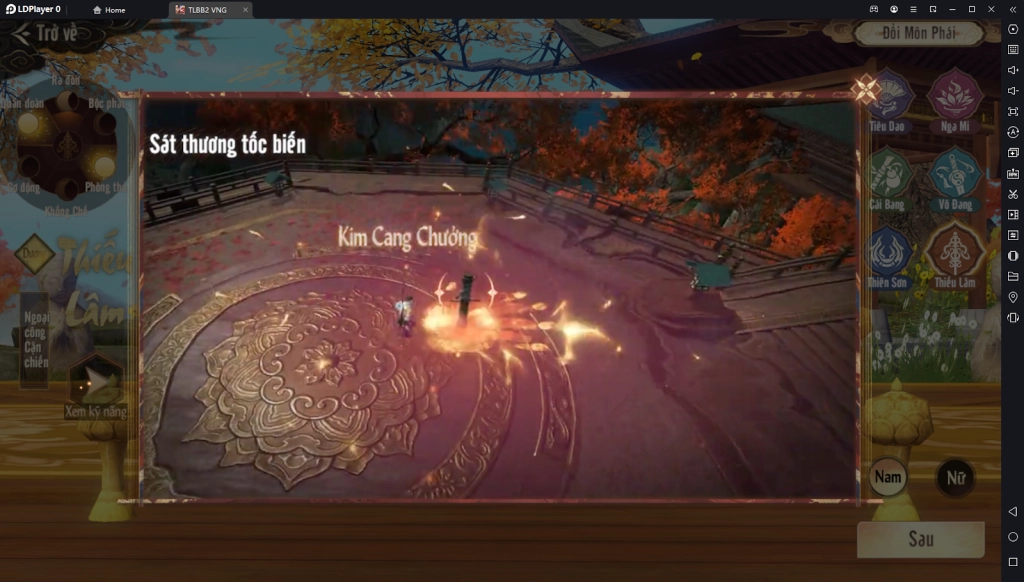Switch gender to Nữ

(955, 478)
